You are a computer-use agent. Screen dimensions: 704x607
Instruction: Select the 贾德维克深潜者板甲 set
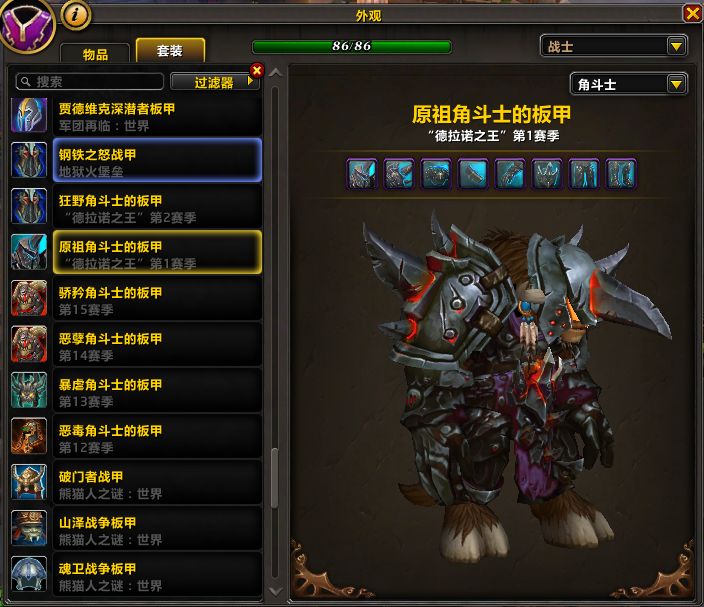(x=136, y=116)
